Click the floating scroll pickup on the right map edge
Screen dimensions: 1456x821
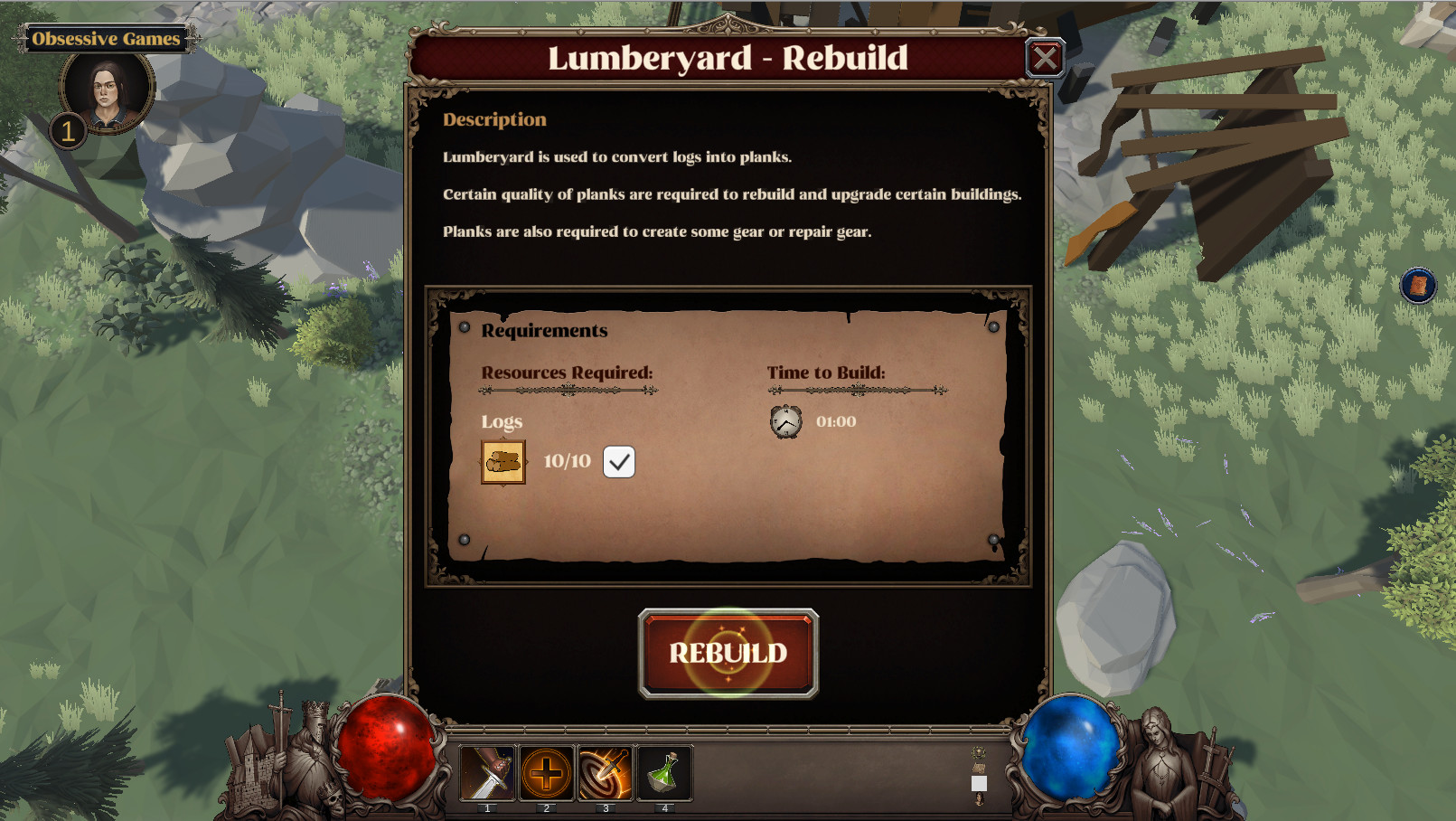point(1417,285)
